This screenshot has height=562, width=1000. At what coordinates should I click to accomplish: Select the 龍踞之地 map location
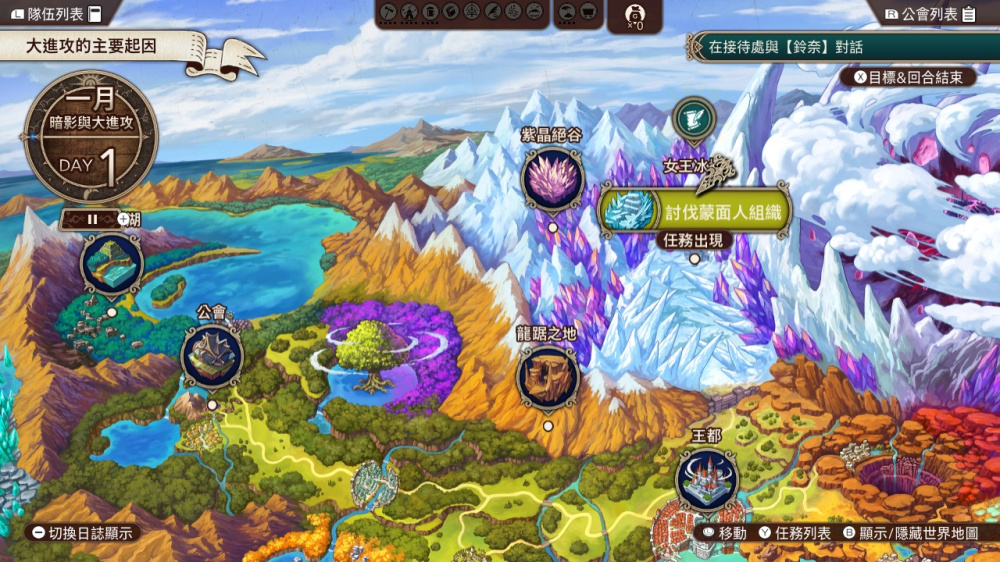pos(548,377)
